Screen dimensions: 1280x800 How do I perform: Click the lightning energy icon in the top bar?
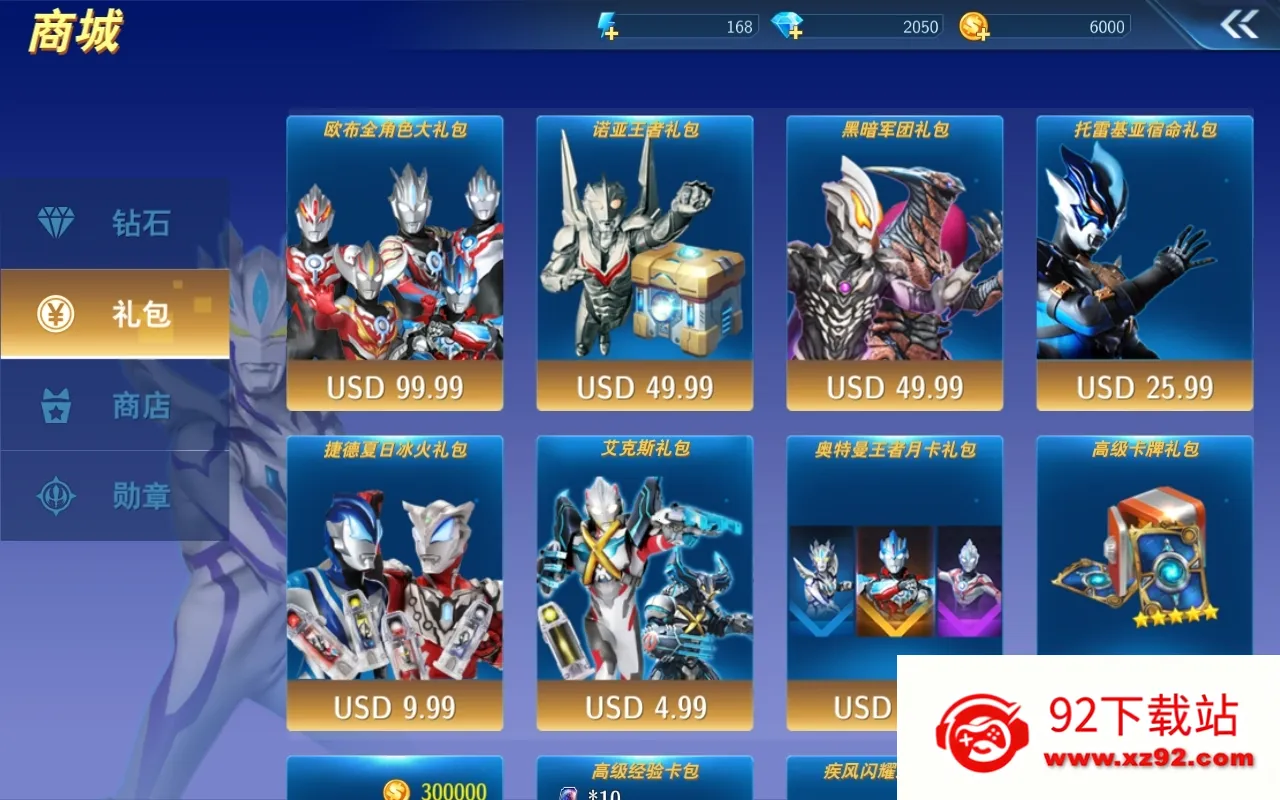(606, 22)
